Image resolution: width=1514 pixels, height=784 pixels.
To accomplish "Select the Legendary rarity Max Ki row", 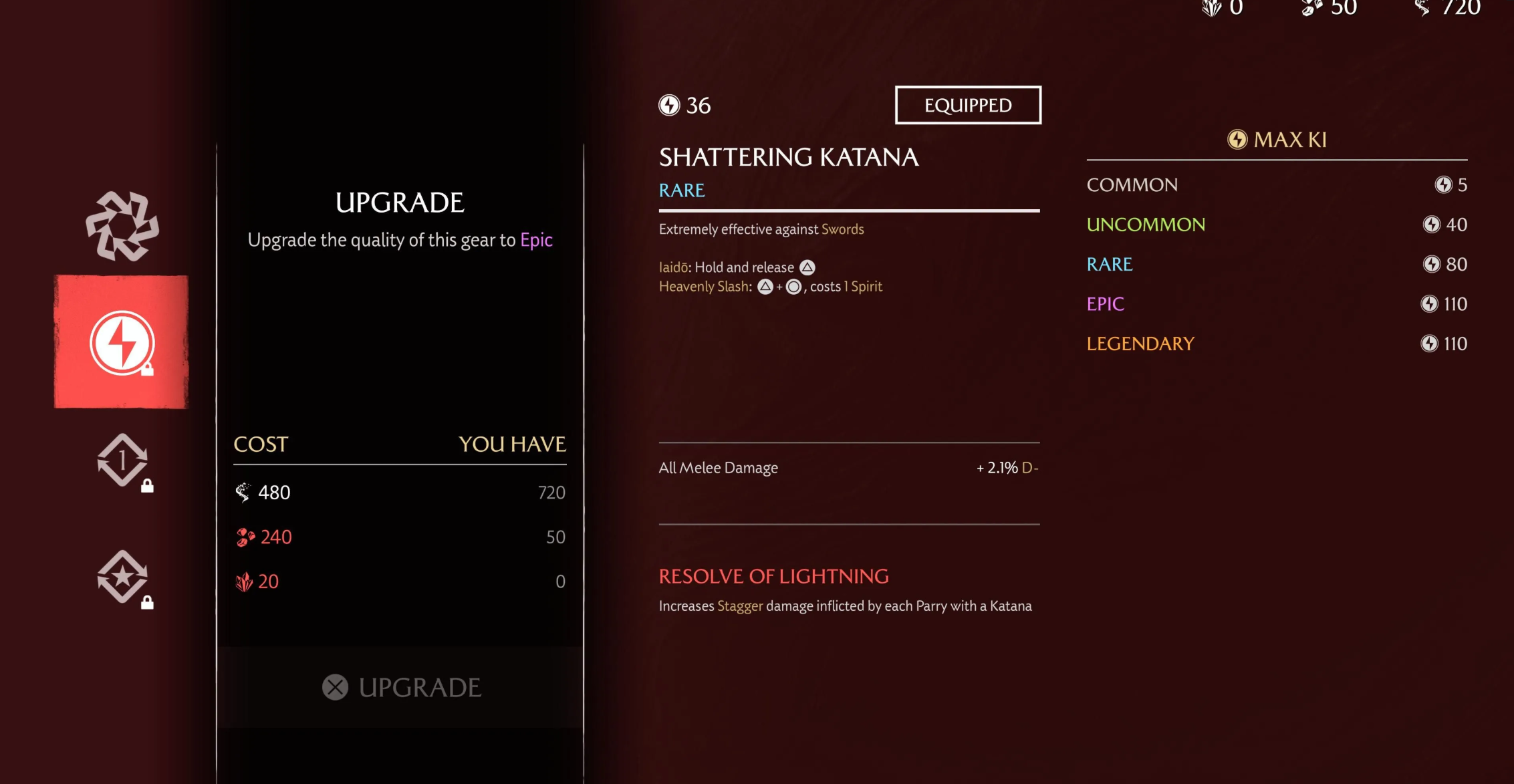I will point(1276,344).
